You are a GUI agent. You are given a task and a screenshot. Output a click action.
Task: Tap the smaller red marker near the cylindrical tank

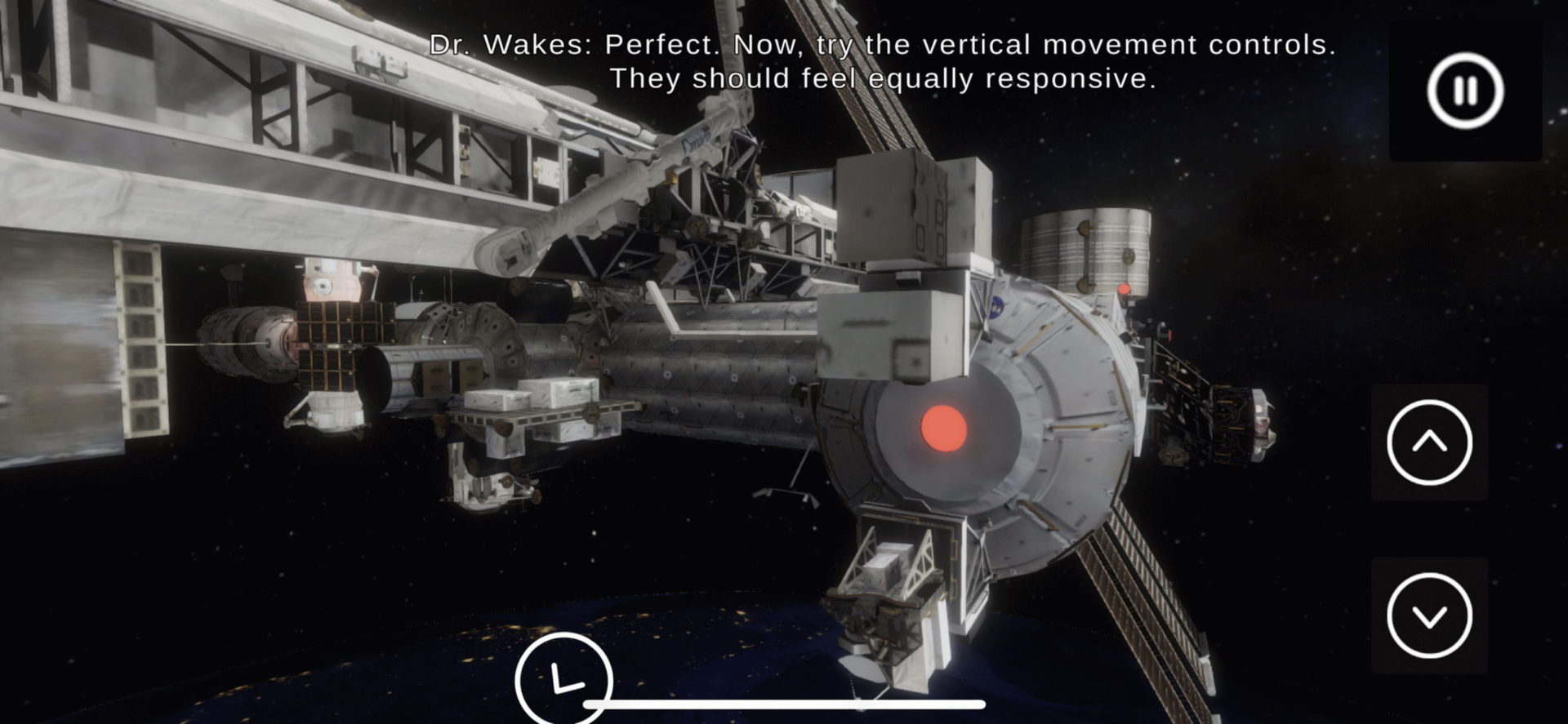tap(1124, 288)
